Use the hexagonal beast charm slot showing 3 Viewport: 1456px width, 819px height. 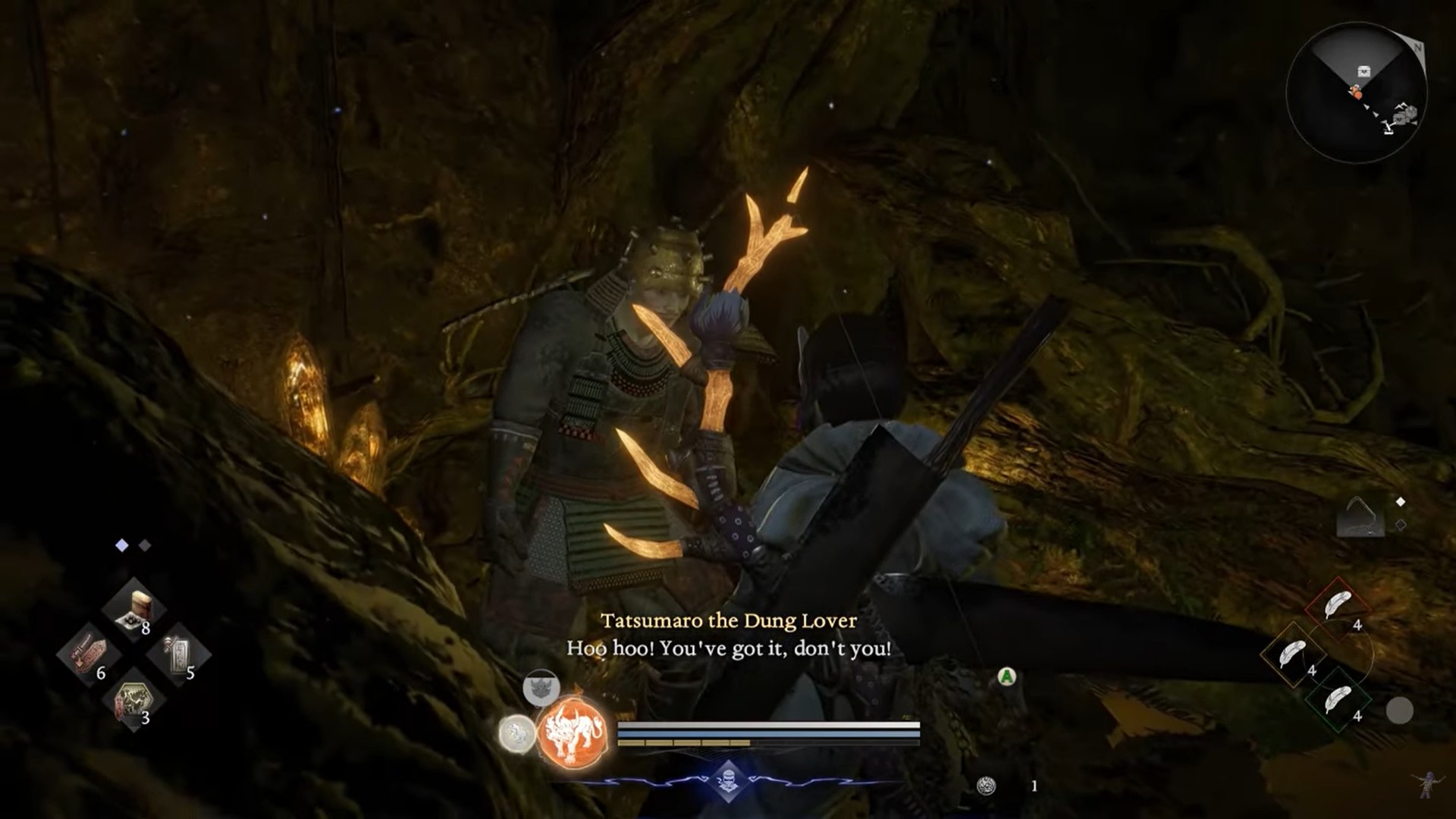(134, 699)
